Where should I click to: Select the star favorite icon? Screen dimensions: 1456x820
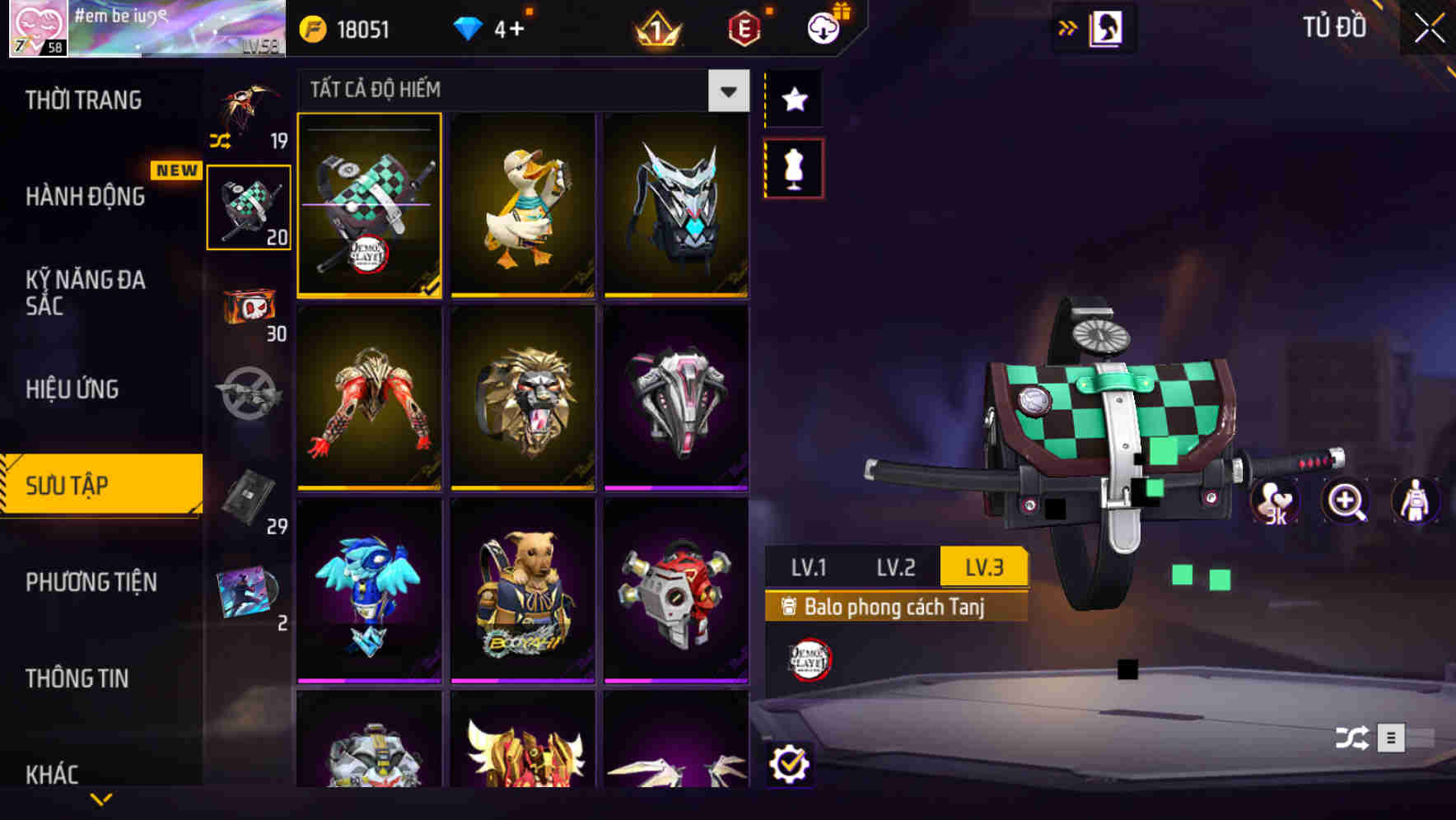pos(793,100)
